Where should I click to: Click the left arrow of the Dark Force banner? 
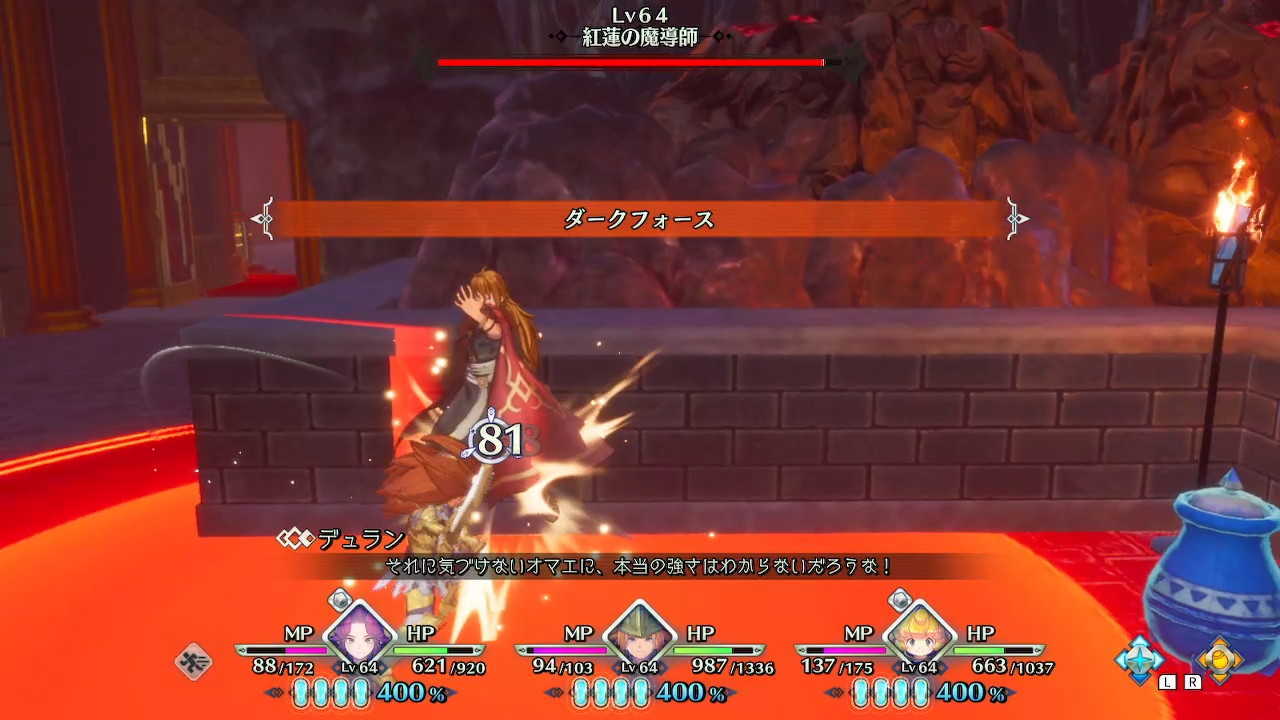(263, 217)
